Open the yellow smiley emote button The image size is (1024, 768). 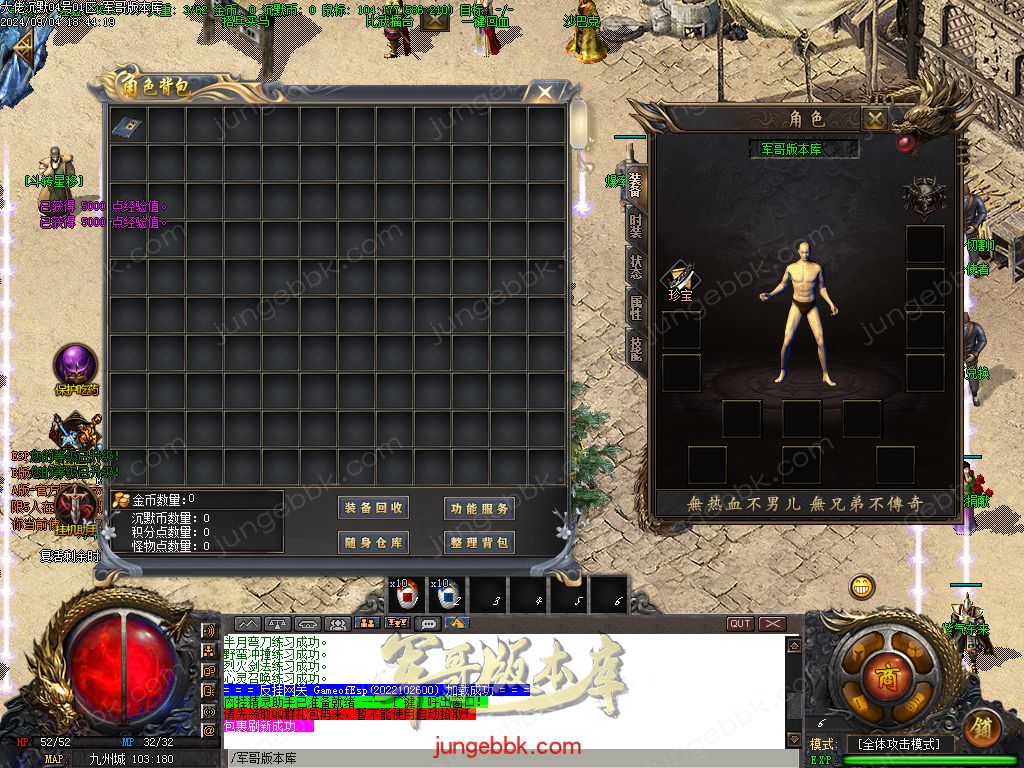[862, 587]
